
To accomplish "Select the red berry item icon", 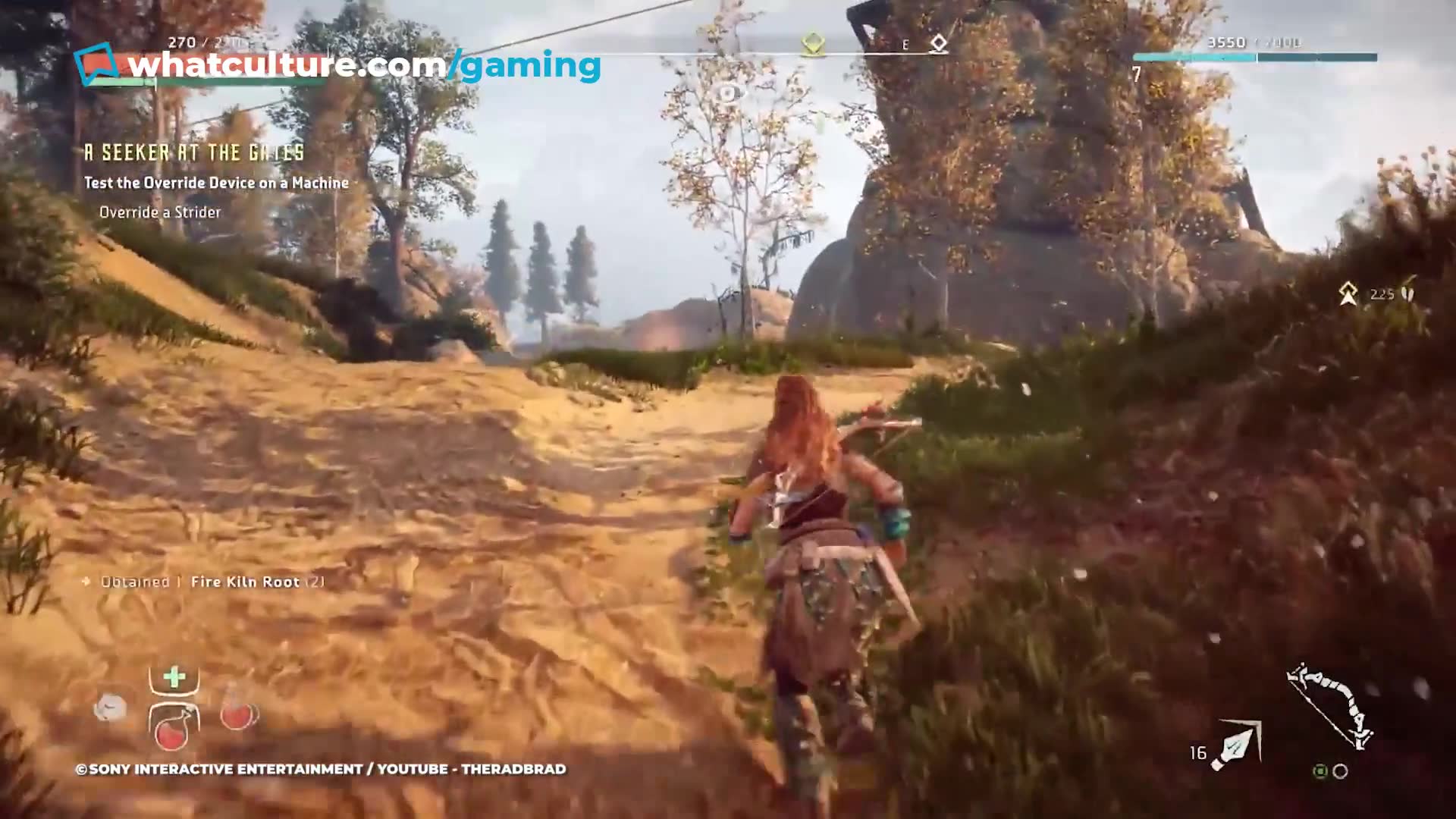I will coord(239,717).
